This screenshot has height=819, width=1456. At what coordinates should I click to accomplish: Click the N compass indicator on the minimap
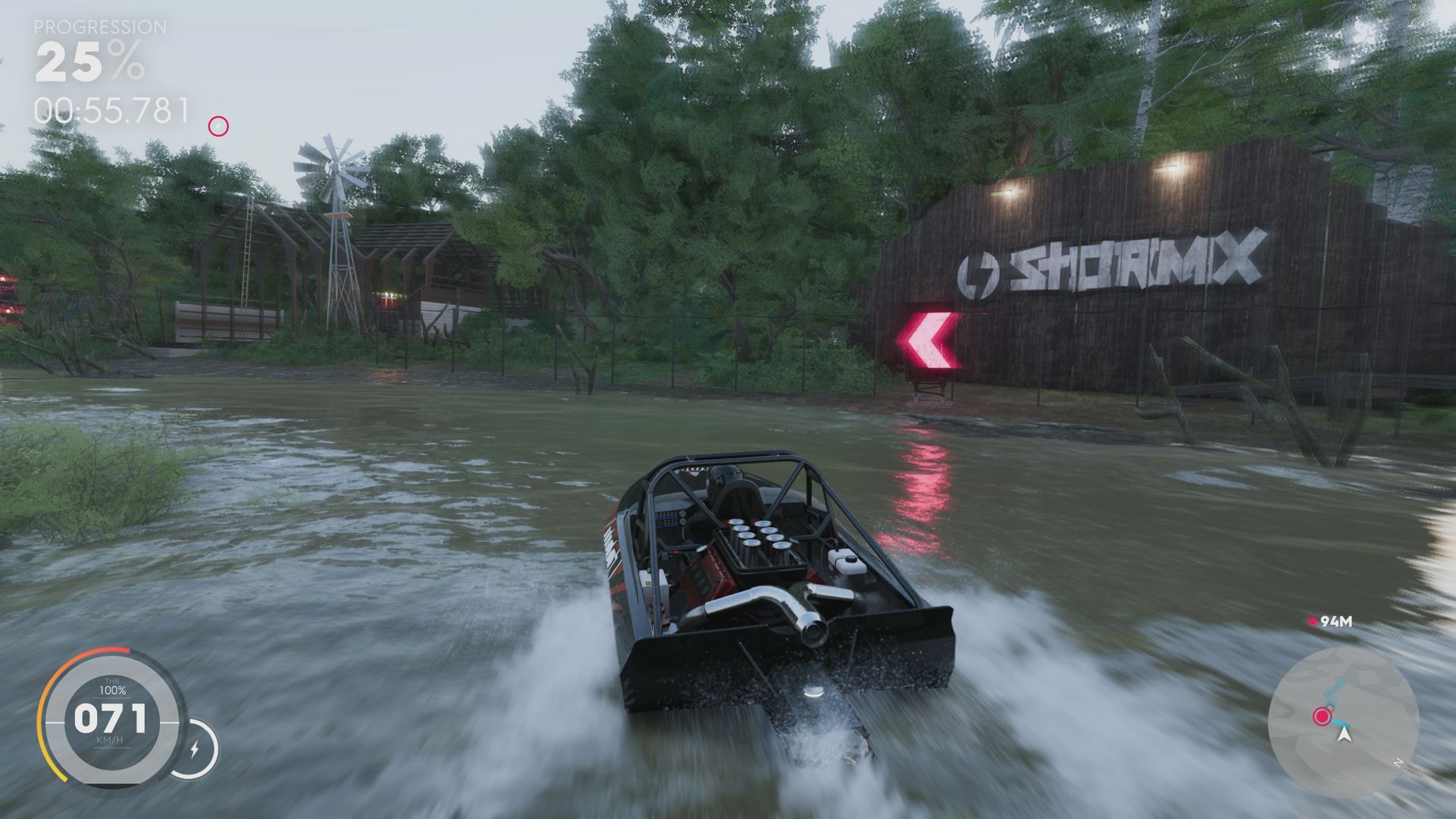pos(1399,762)
